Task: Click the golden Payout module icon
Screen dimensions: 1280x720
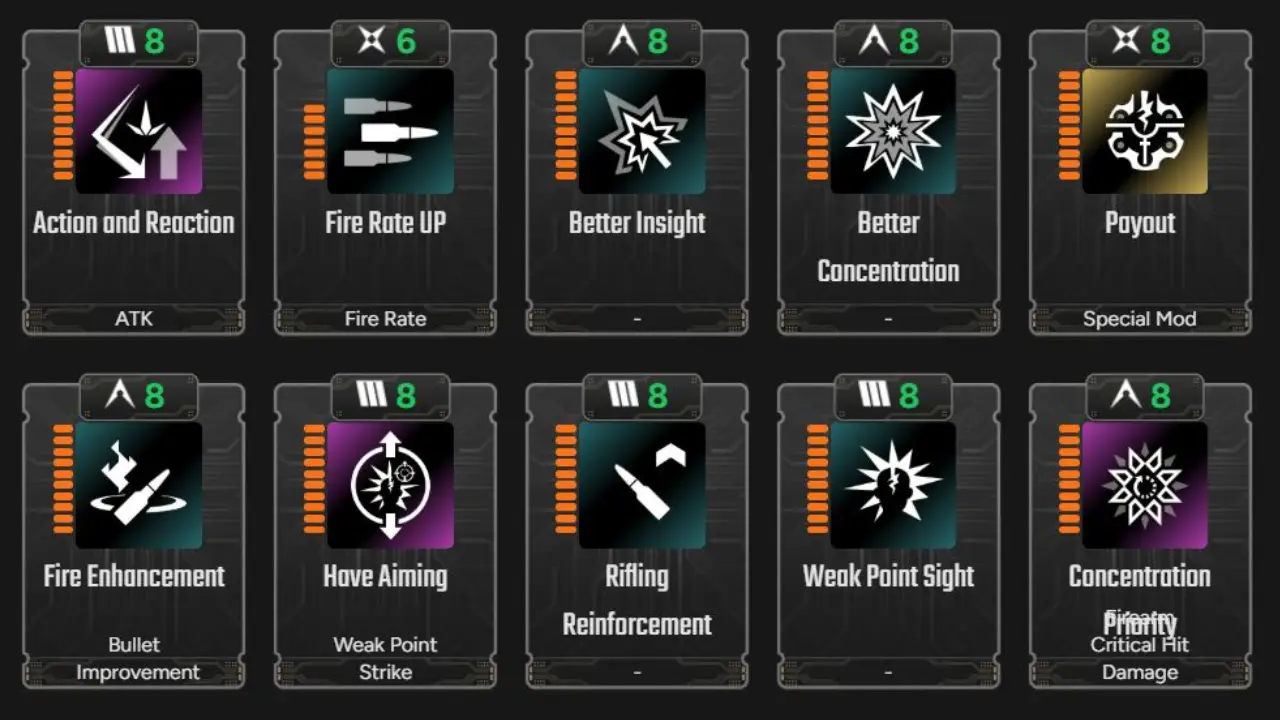Action: (x=1143, y=131)
